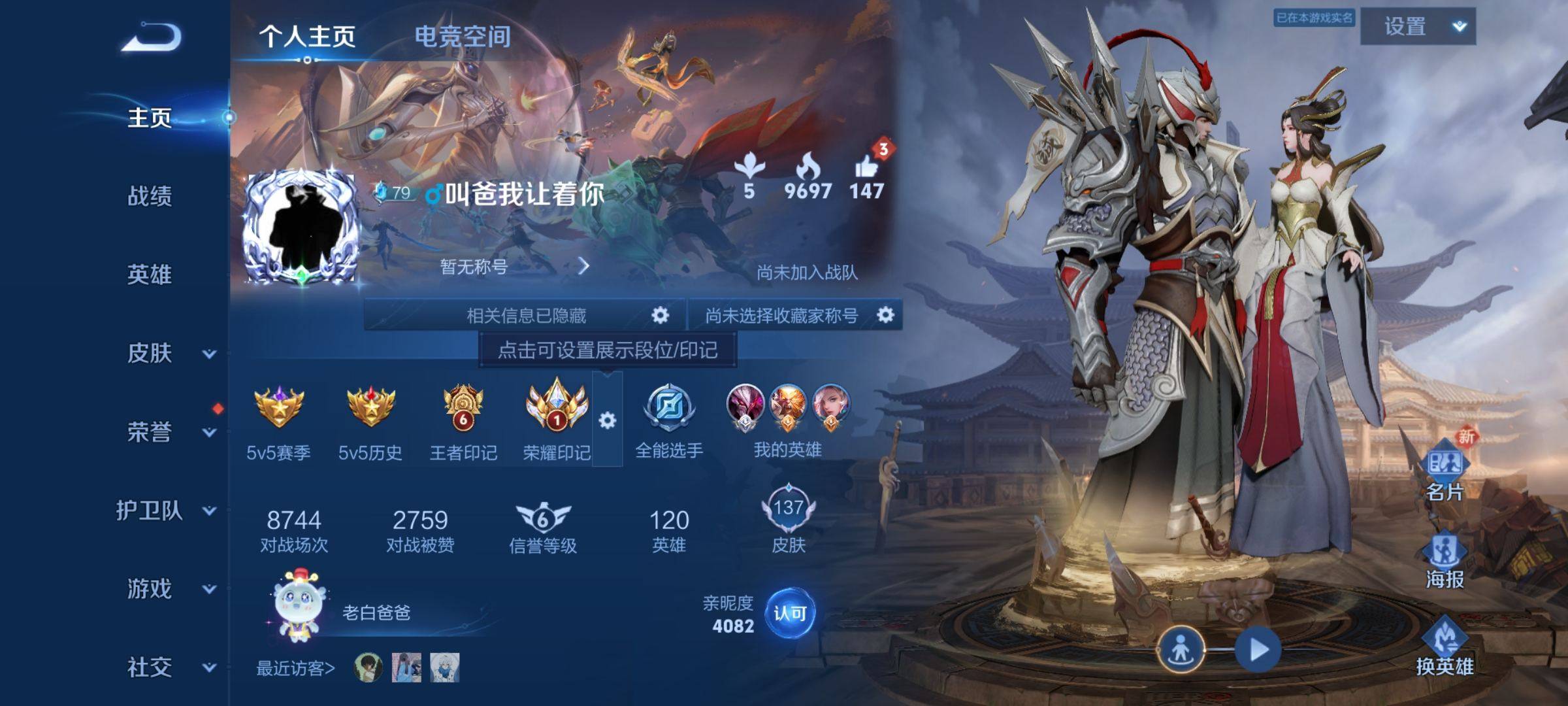Expand the 荣誉 sidebar section
Viewport: 1568px width, 706px height.
coord(208,432)
